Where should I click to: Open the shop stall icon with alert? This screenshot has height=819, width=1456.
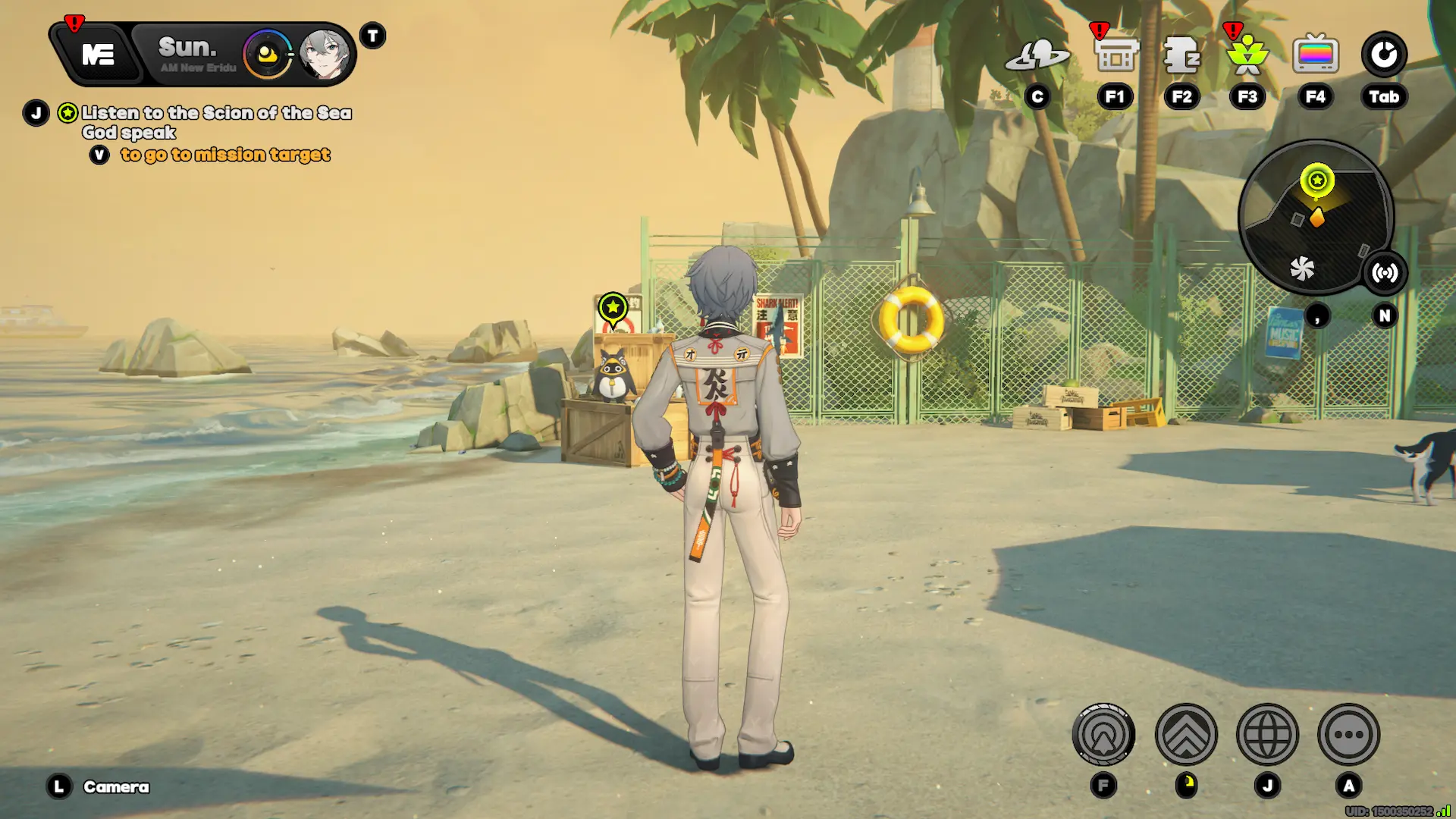(1116, 55)
